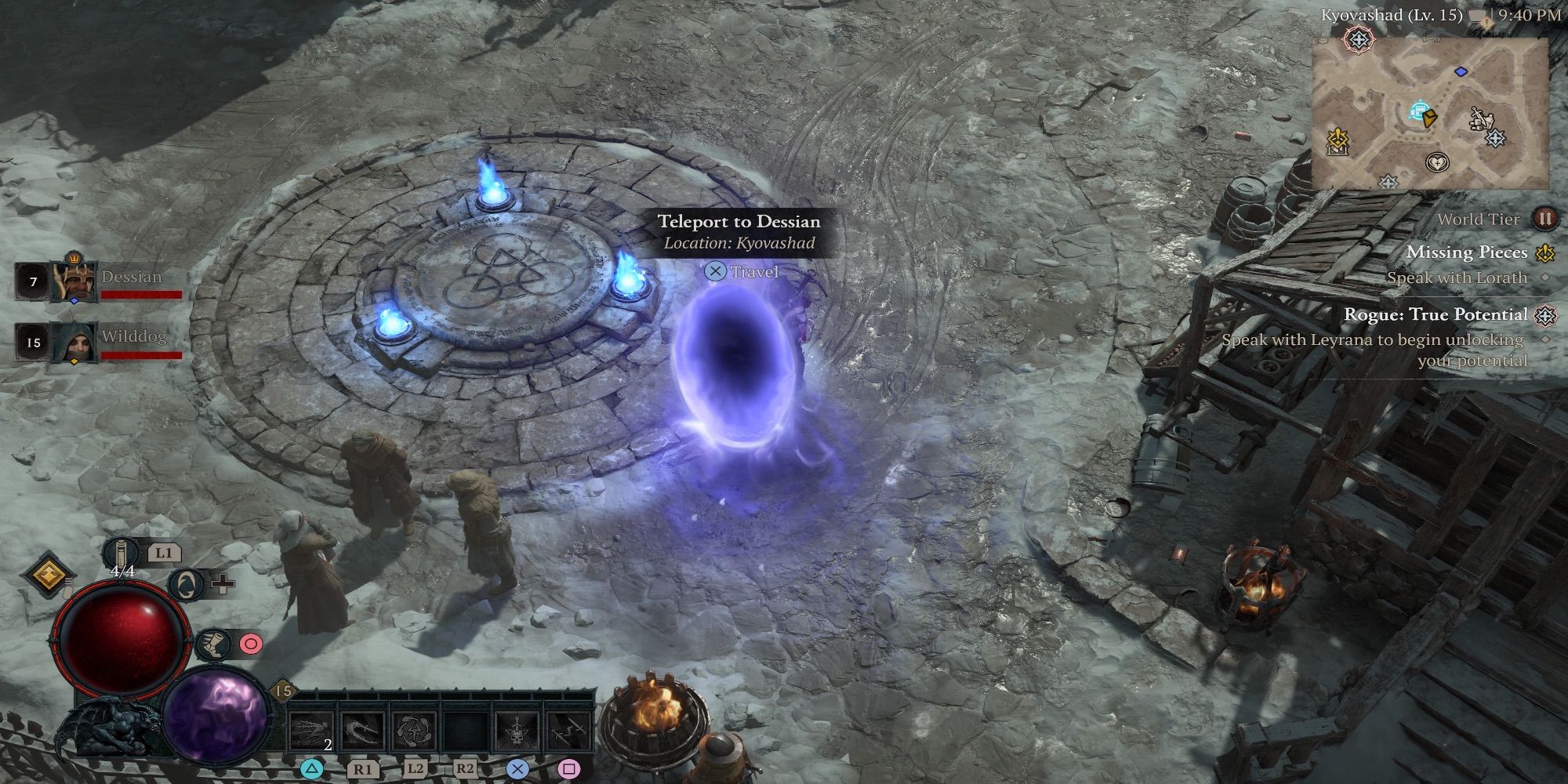Select Dessian's party portrait
The height and width of the screenshot is (784, 1568).
click(x=74, y=281)
